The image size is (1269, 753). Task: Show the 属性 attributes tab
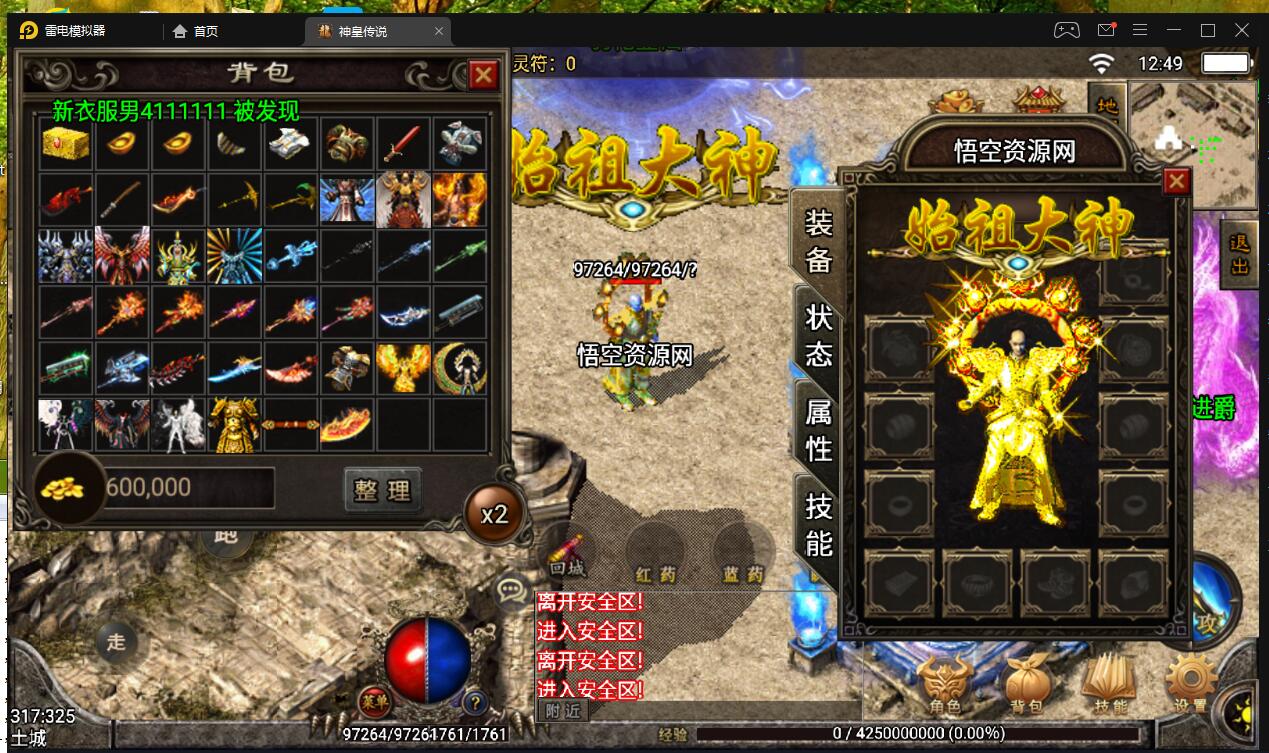(x=818, y=428)
